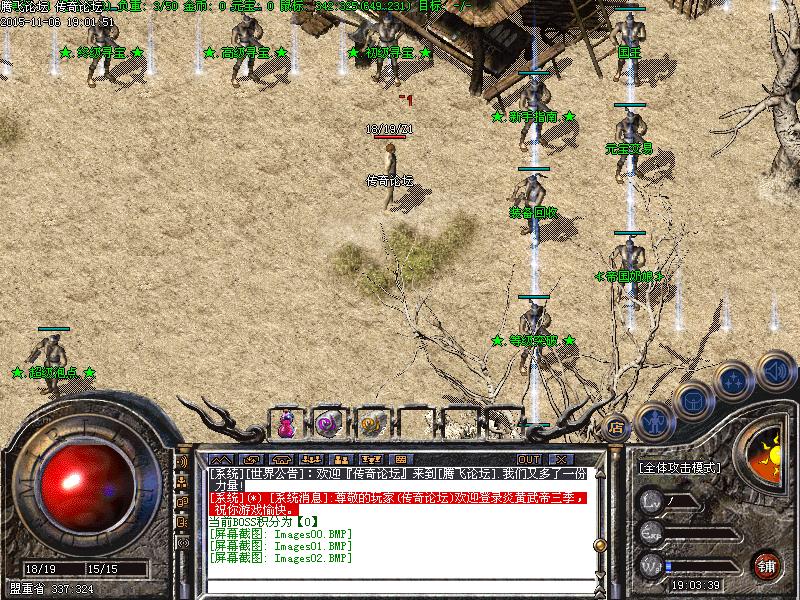Open the skills button with sparkle stars

point(734,381)
